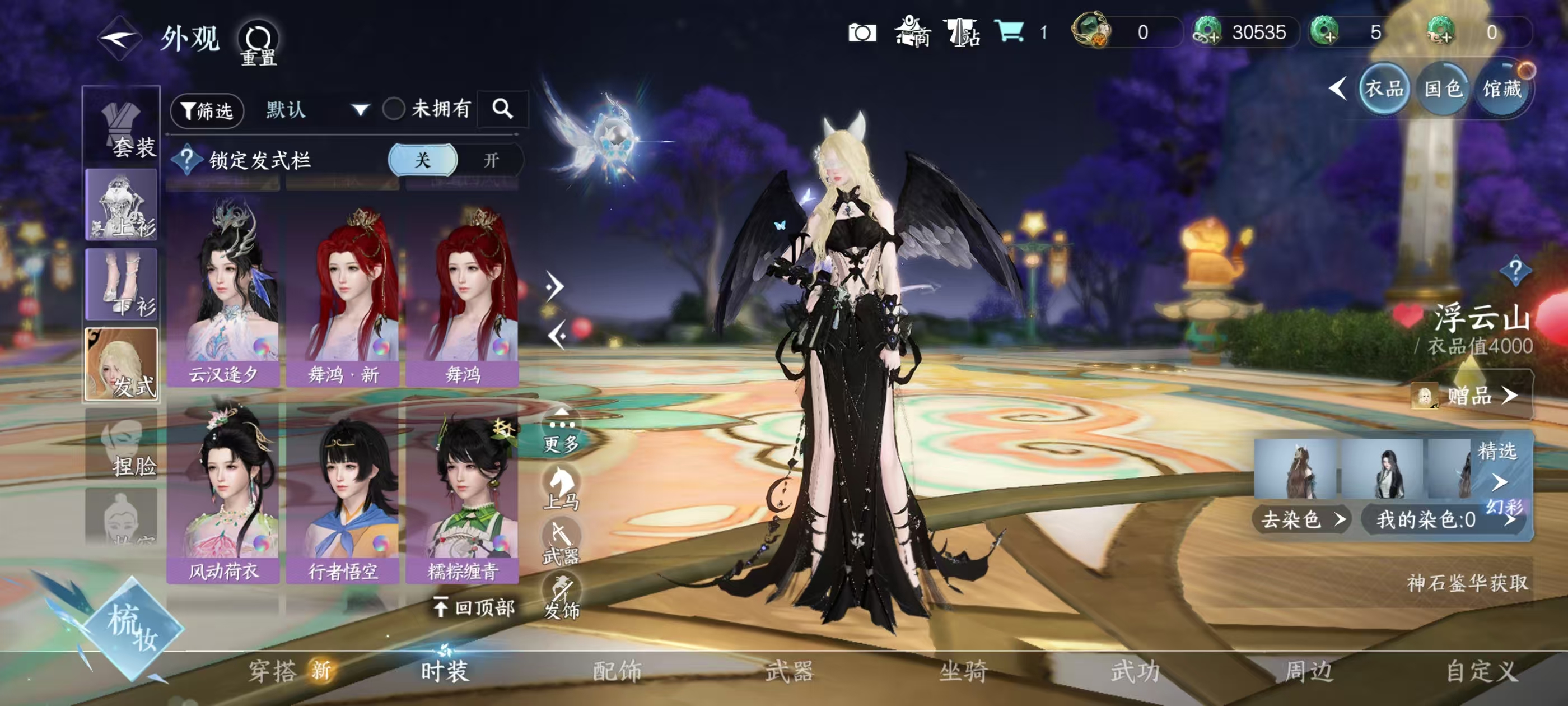The width and height of the screenshot is (1568, 706).
Task: Return to list top with 回顶部
Action: (x=474, y=607)
